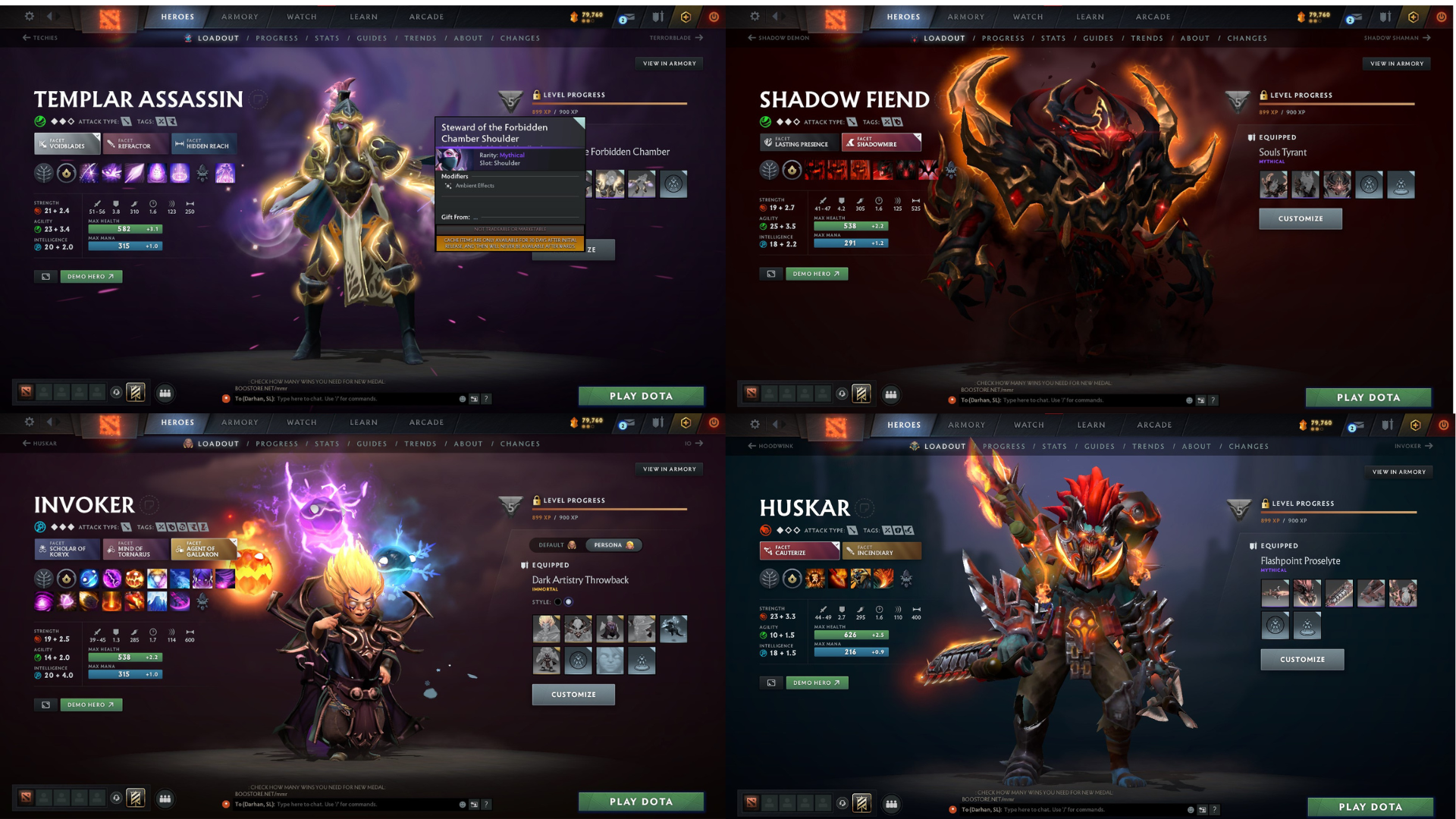1456x819 pixels.
Task: Select Shadow Fiend's Shadowraze ability icon
Action: click(x=814, y=170)
